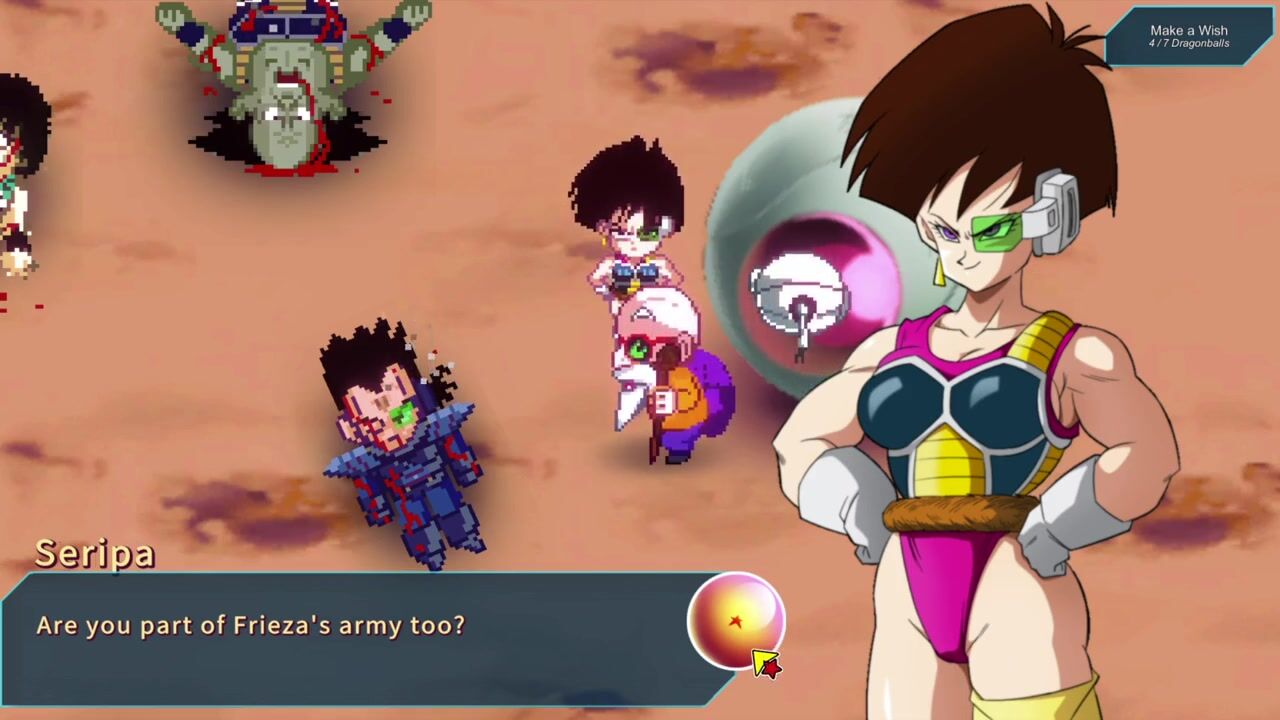The height and width of the screenshot is (720, 1280).
Task: Open the Make a Wish objective tracker
Action: coord(1188,36)
